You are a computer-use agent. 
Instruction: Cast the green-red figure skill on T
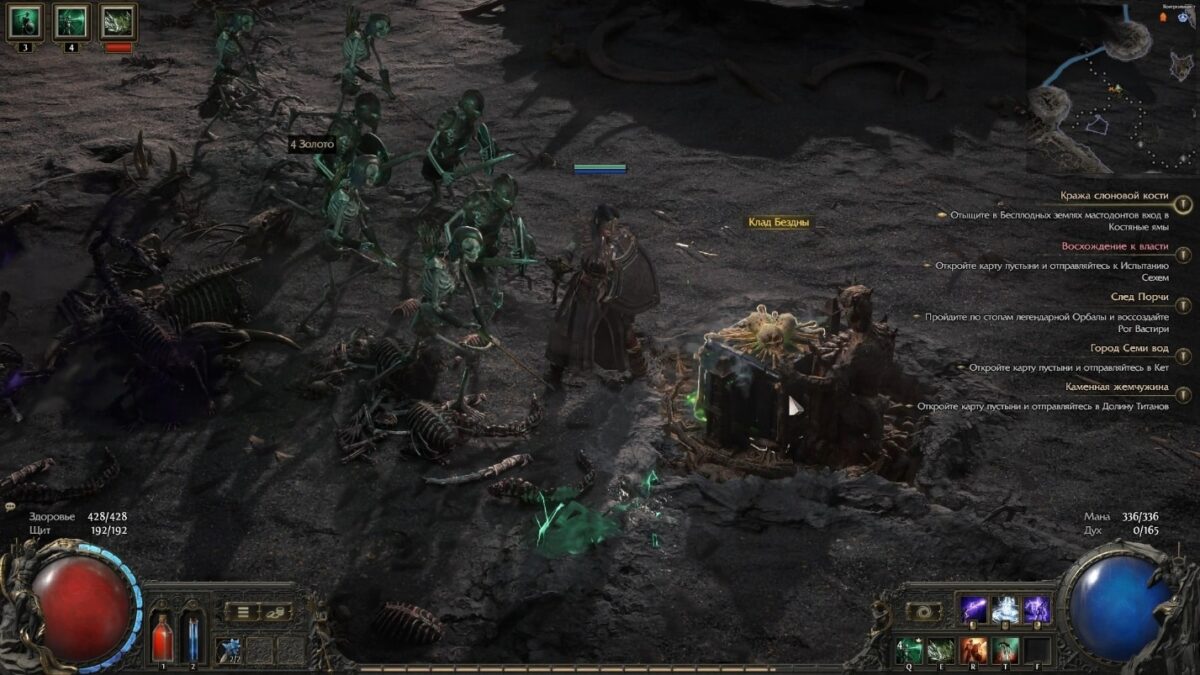1005,650
